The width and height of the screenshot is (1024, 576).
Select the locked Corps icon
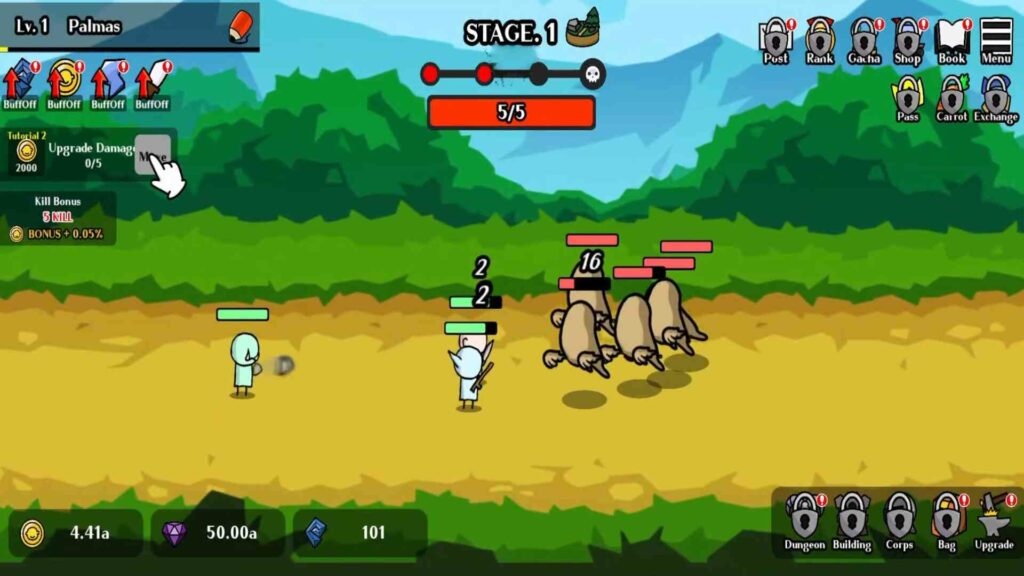[899, 521]
